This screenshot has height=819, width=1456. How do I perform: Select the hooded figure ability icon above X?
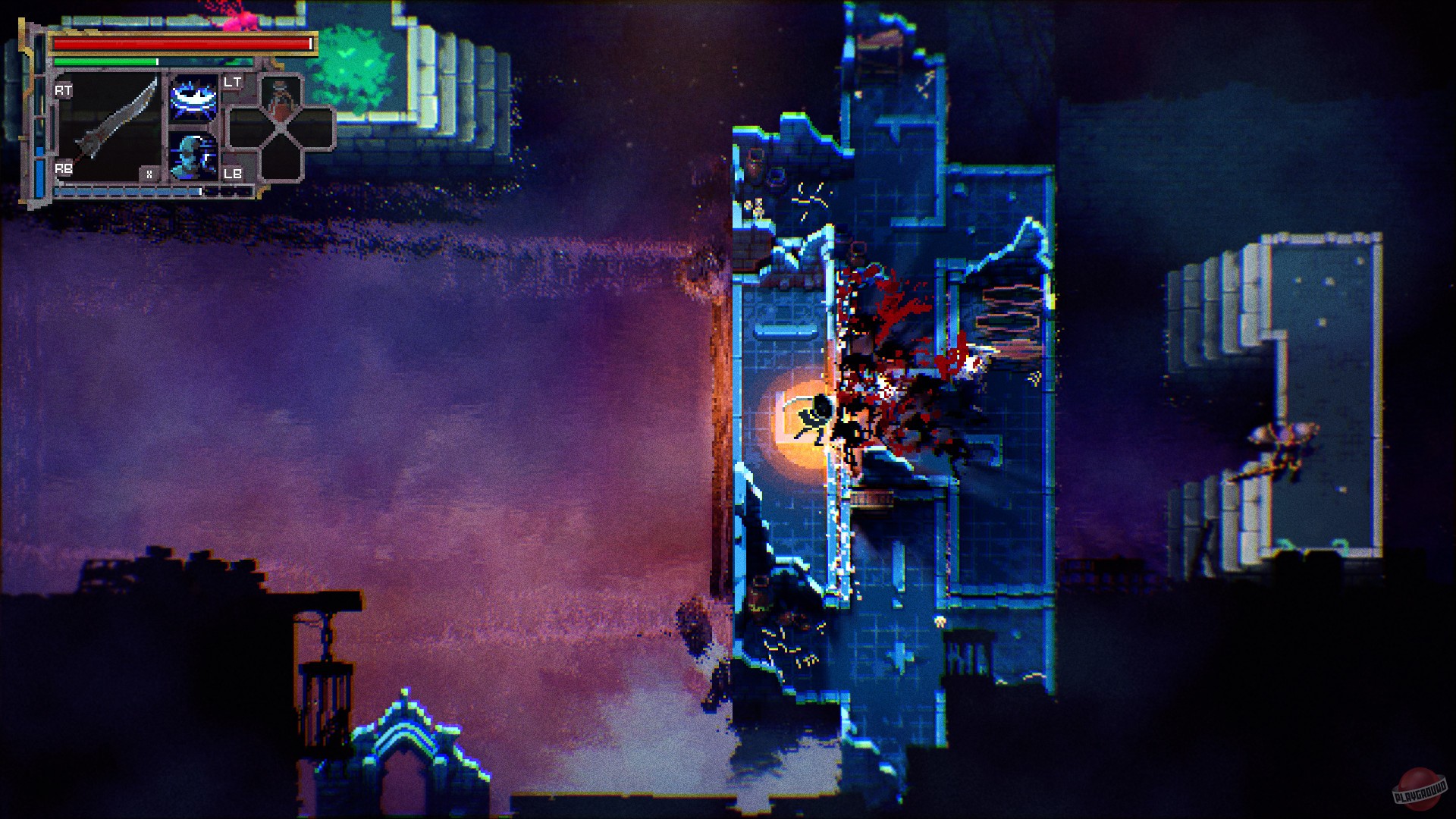pos(191,157)
